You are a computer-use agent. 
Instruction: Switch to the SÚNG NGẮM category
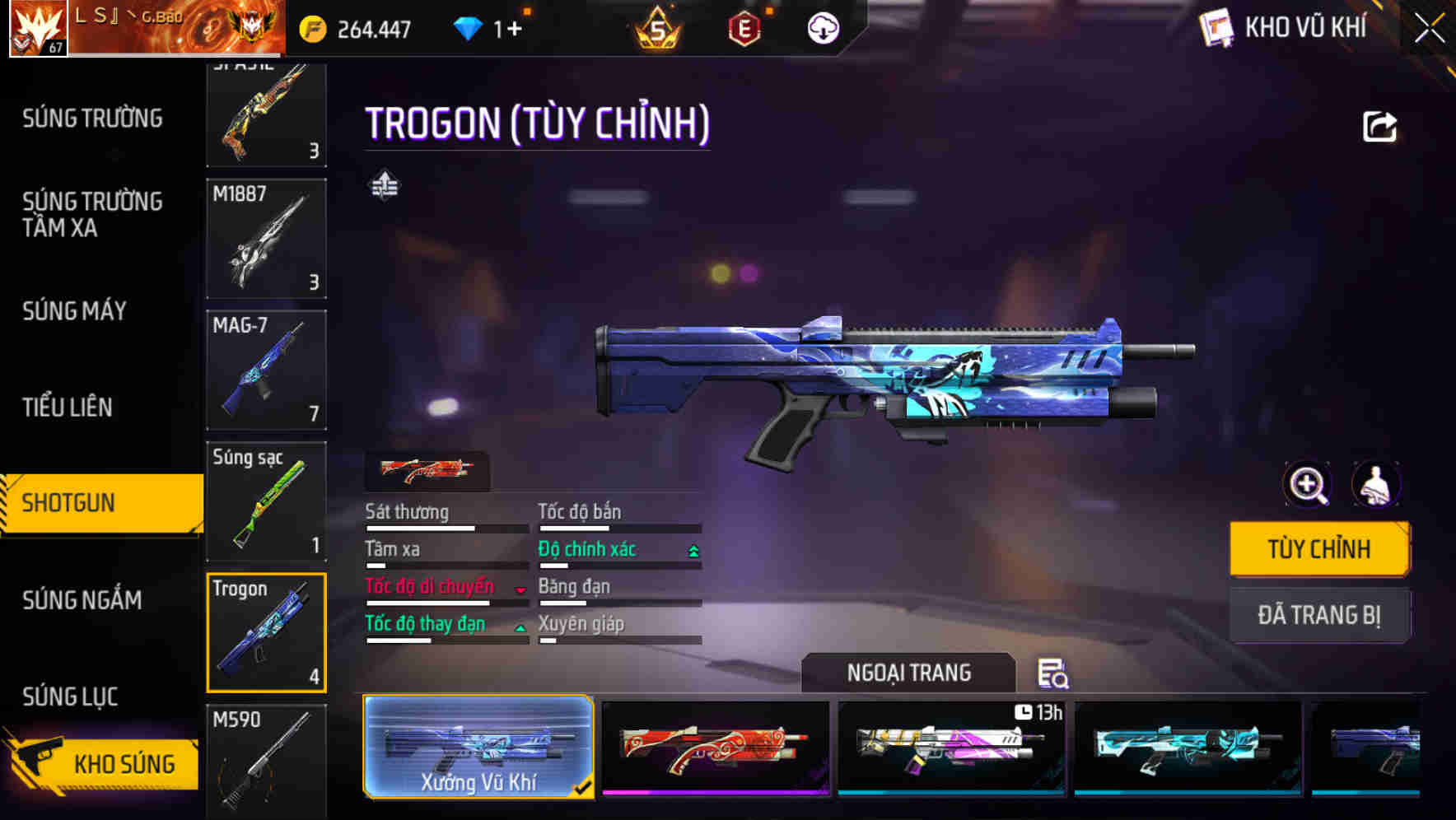[82, 600]
